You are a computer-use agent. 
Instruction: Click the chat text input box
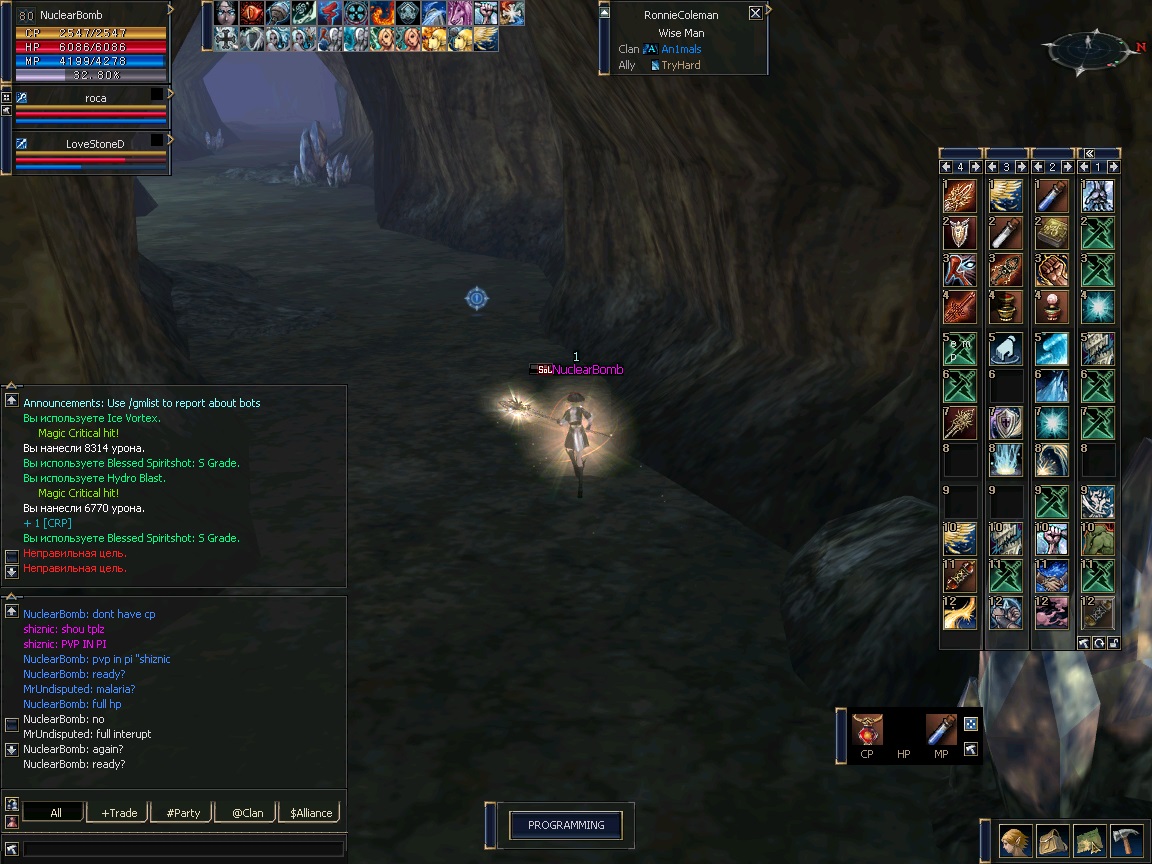pyautogui.click(x=182, y=849)
